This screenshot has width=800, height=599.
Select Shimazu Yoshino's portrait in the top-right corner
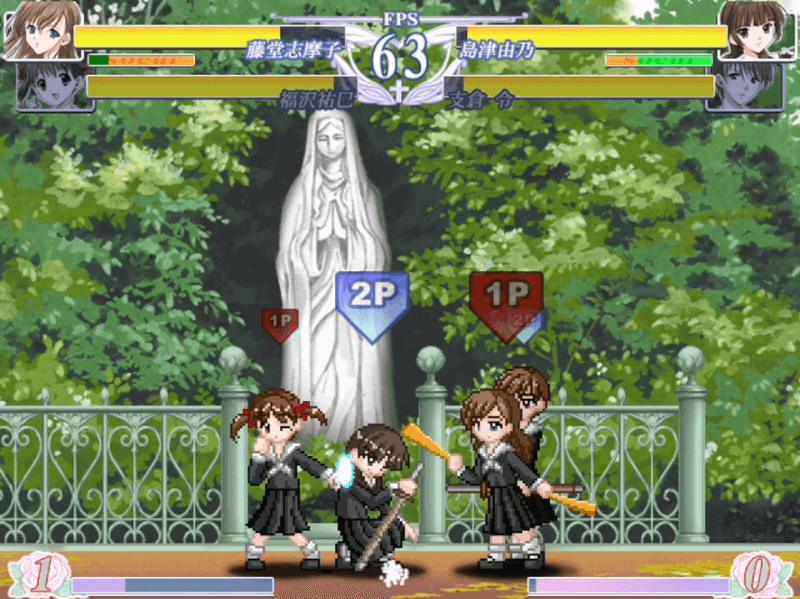pos(755,30)
